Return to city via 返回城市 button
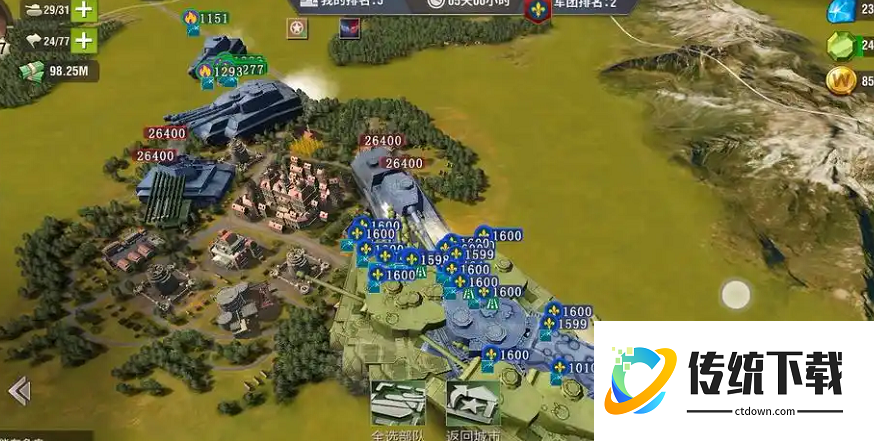Image resolution: width=874 pixels, height=441 pixels. [473, 408]
